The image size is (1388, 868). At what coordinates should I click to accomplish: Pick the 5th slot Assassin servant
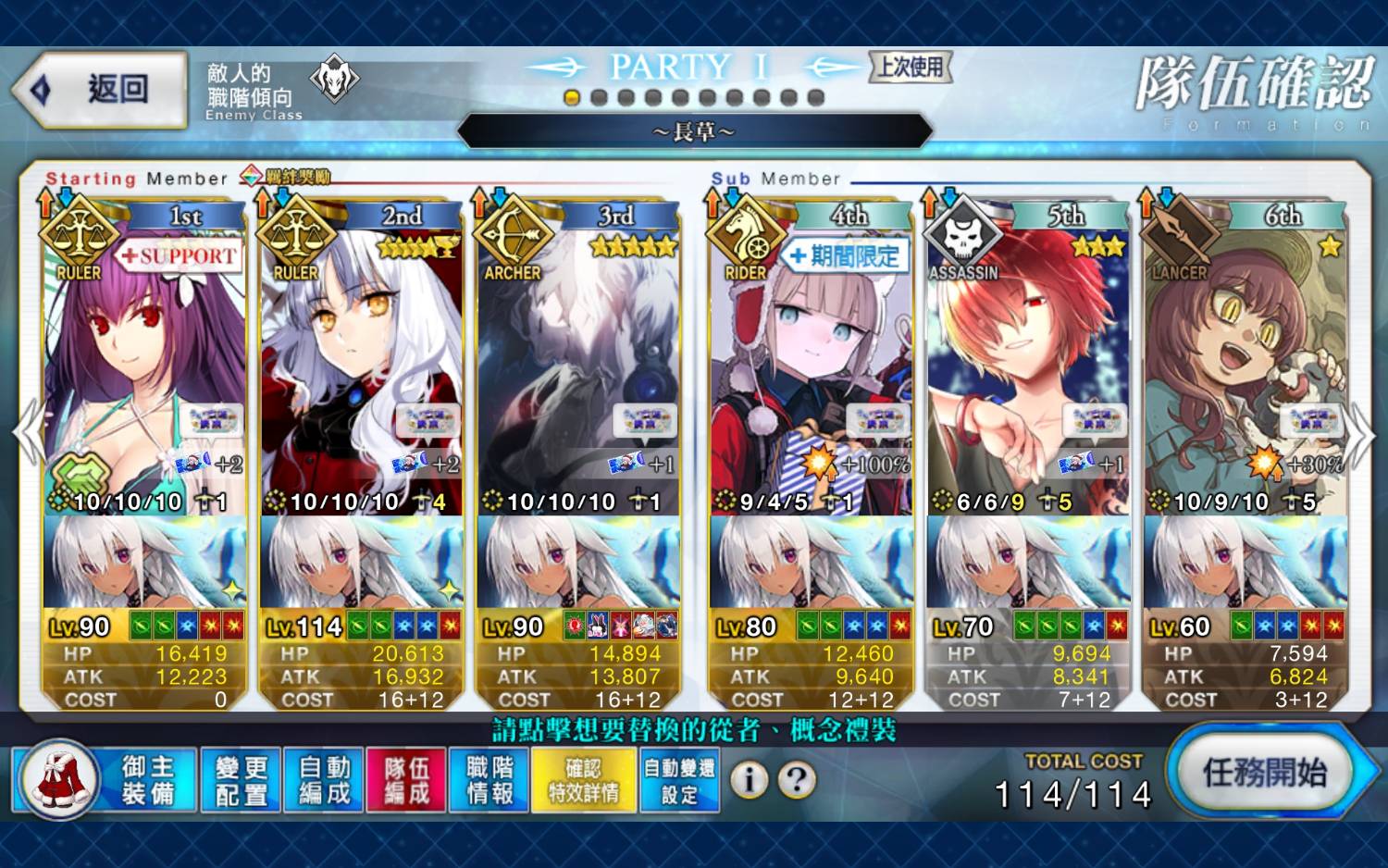pyautogui.click(x=1027, y=370)
